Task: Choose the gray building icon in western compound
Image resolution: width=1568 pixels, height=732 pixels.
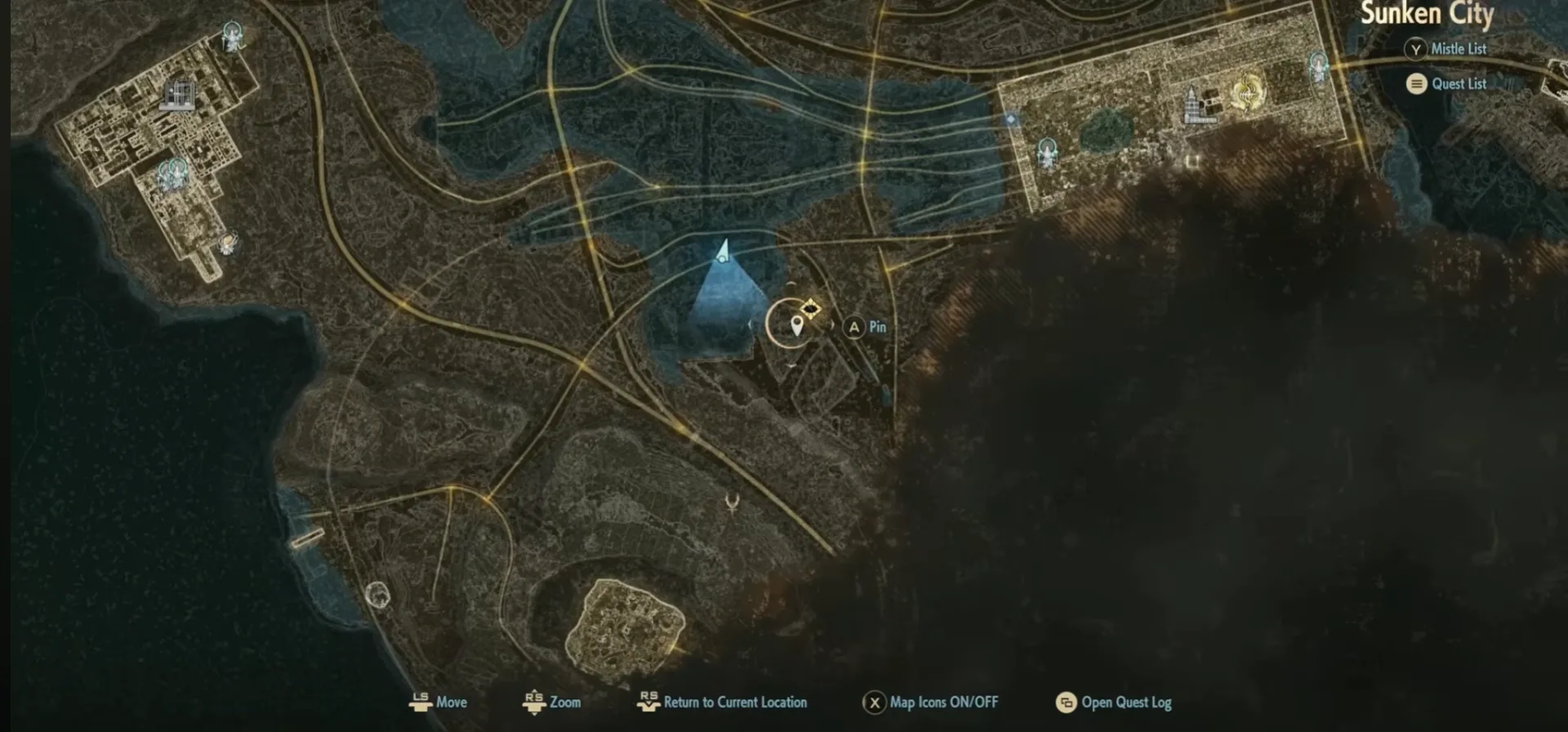Action: (x=179, y=93)
